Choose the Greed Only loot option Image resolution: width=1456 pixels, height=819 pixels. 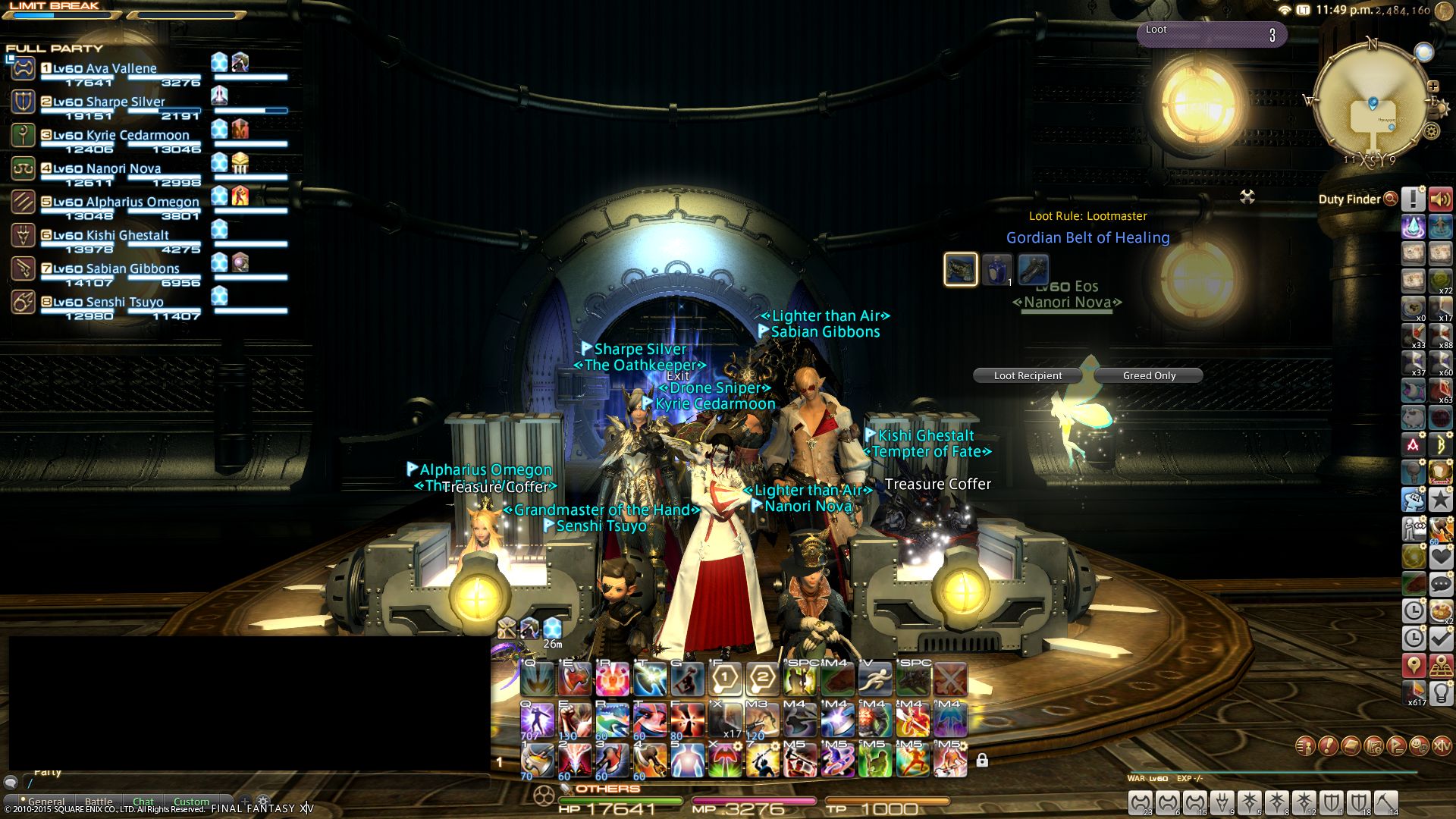pos(1149,375)
